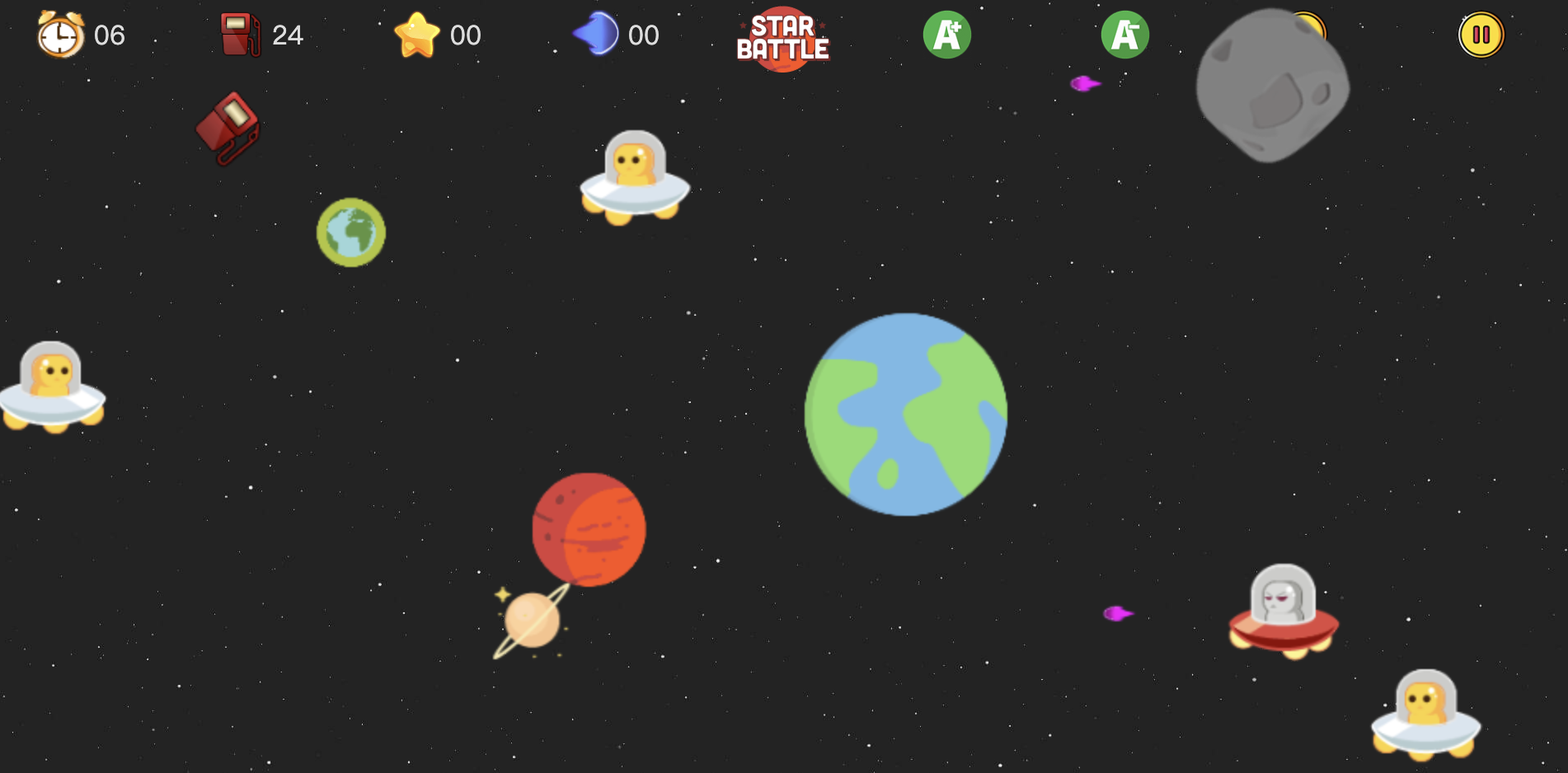1568x773 pixels.
Task: Select the UFO near the top center
Action: click(x=635, y=177)
